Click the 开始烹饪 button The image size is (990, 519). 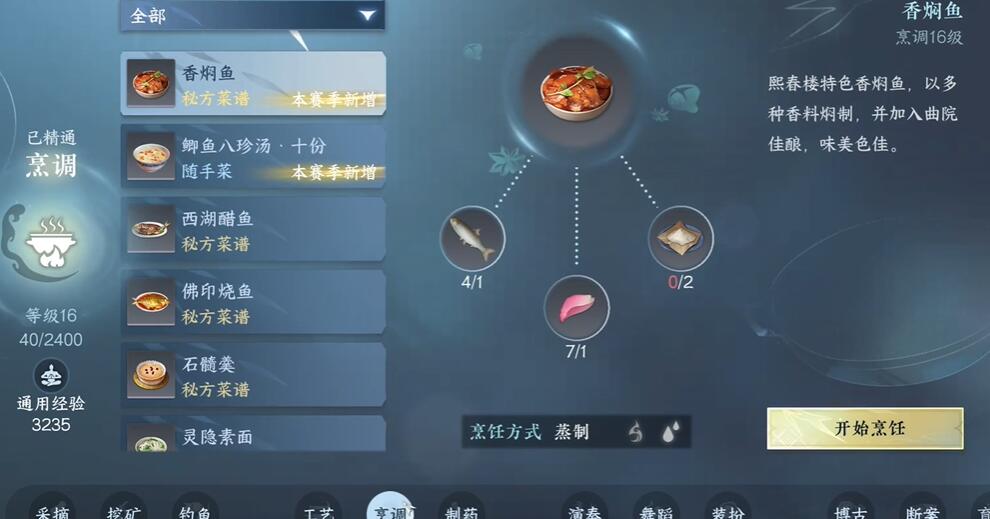(865, 428)
